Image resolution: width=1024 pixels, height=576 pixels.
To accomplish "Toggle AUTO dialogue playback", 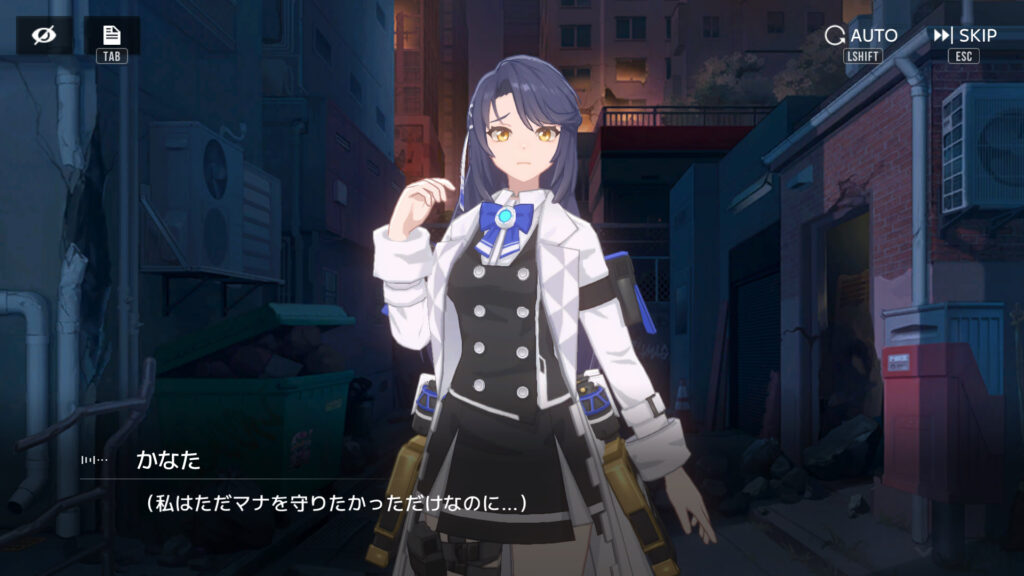I will 861,36.
